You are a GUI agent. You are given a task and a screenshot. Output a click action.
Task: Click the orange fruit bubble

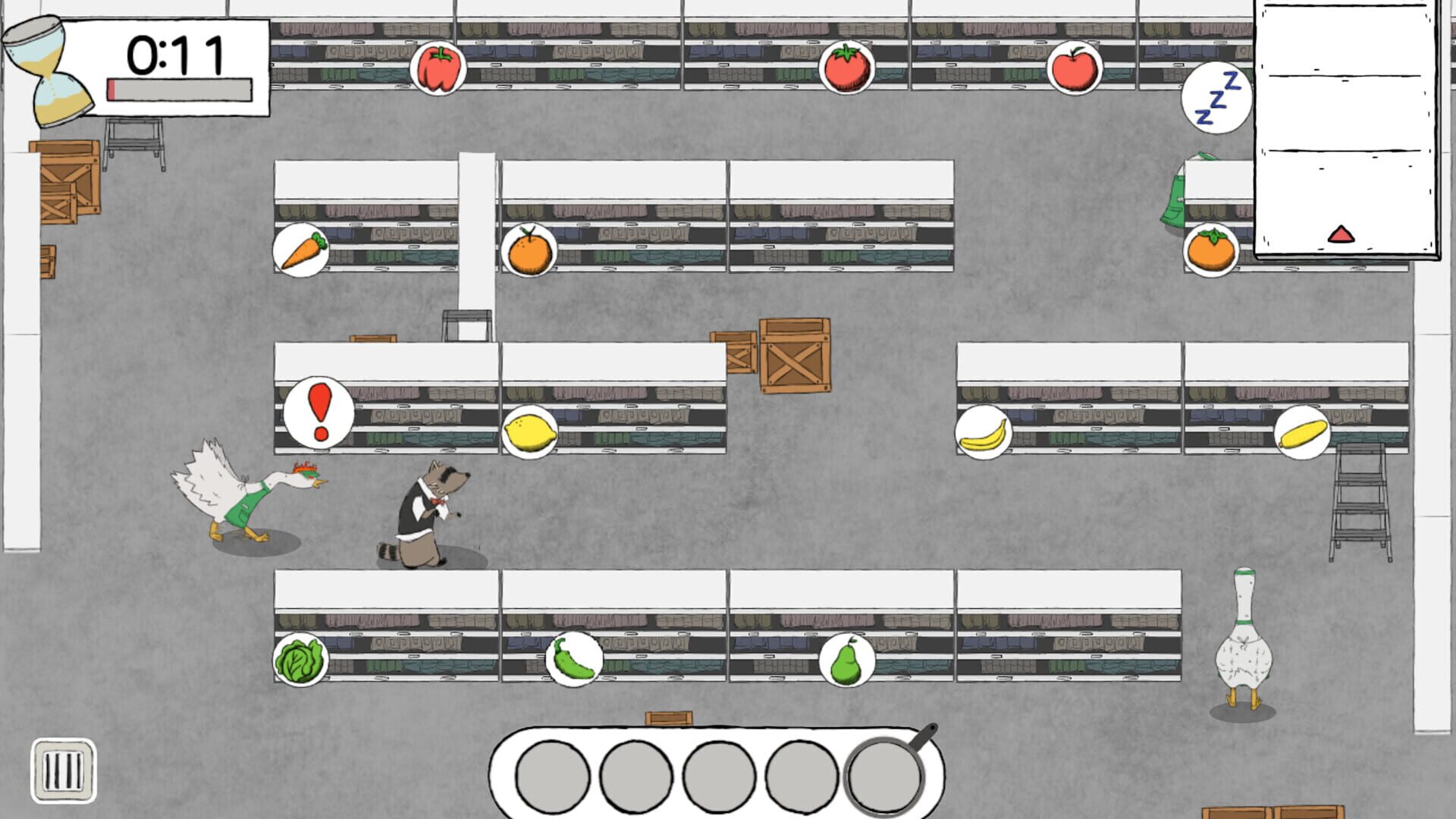click(x=529, y=249)
